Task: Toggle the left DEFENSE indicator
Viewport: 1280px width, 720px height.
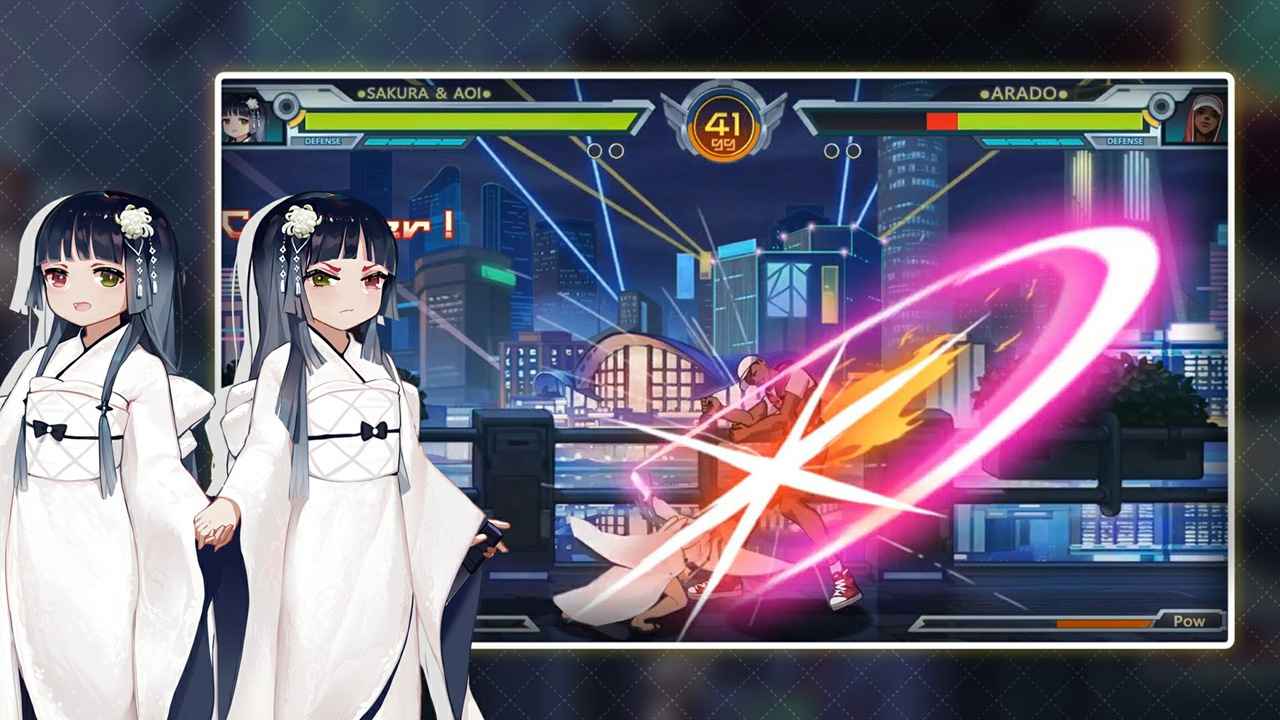Action: pyautogui.click(x=322, y=139)
